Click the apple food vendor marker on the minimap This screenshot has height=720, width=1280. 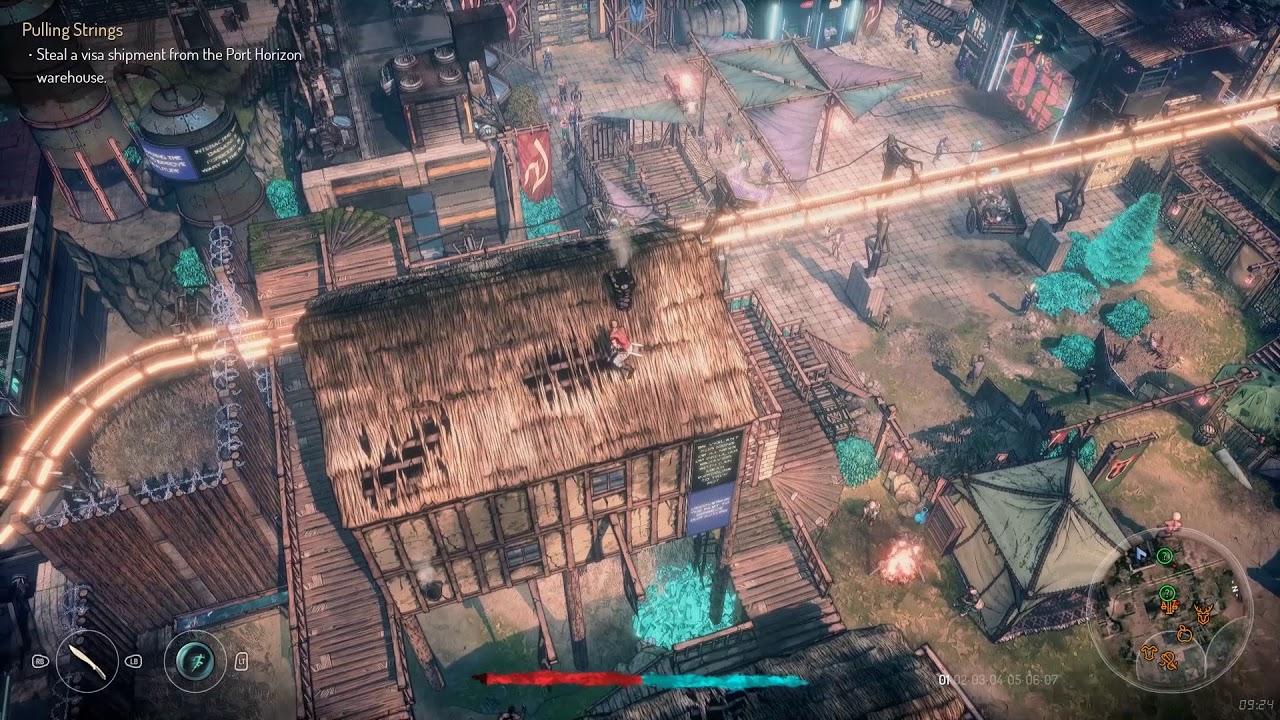1186,633
